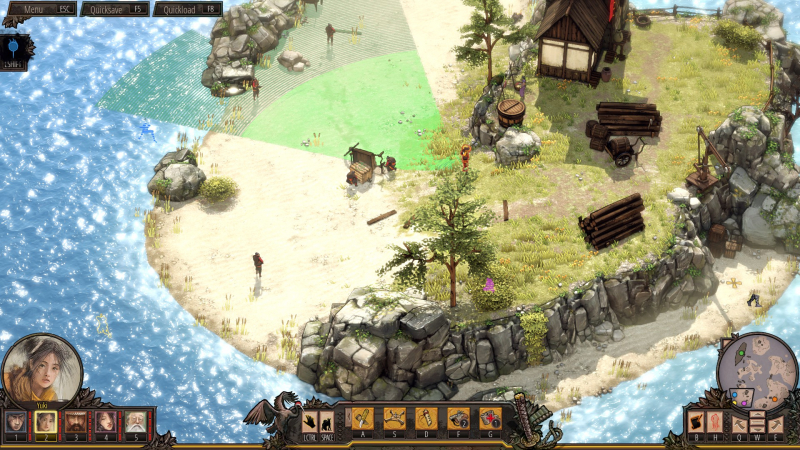800x450 pixels.
Task: Select the pistol ability
Action: pyautogui.click(x=458, y=417)
